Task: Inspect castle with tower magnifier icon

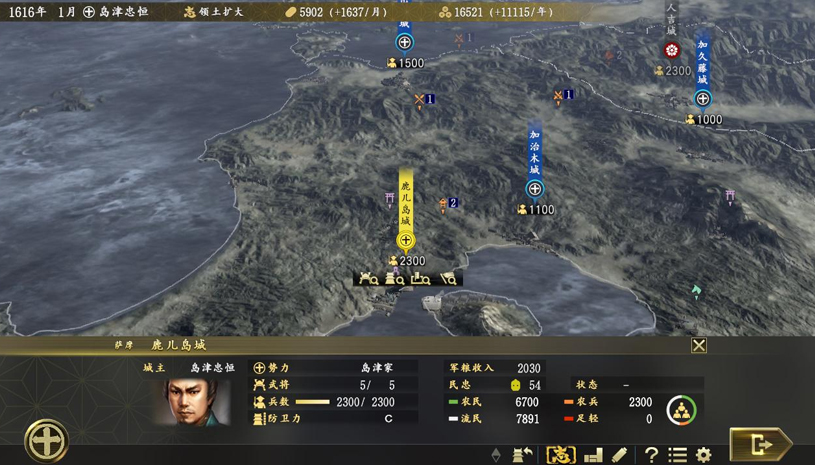Action: (395, 279)
